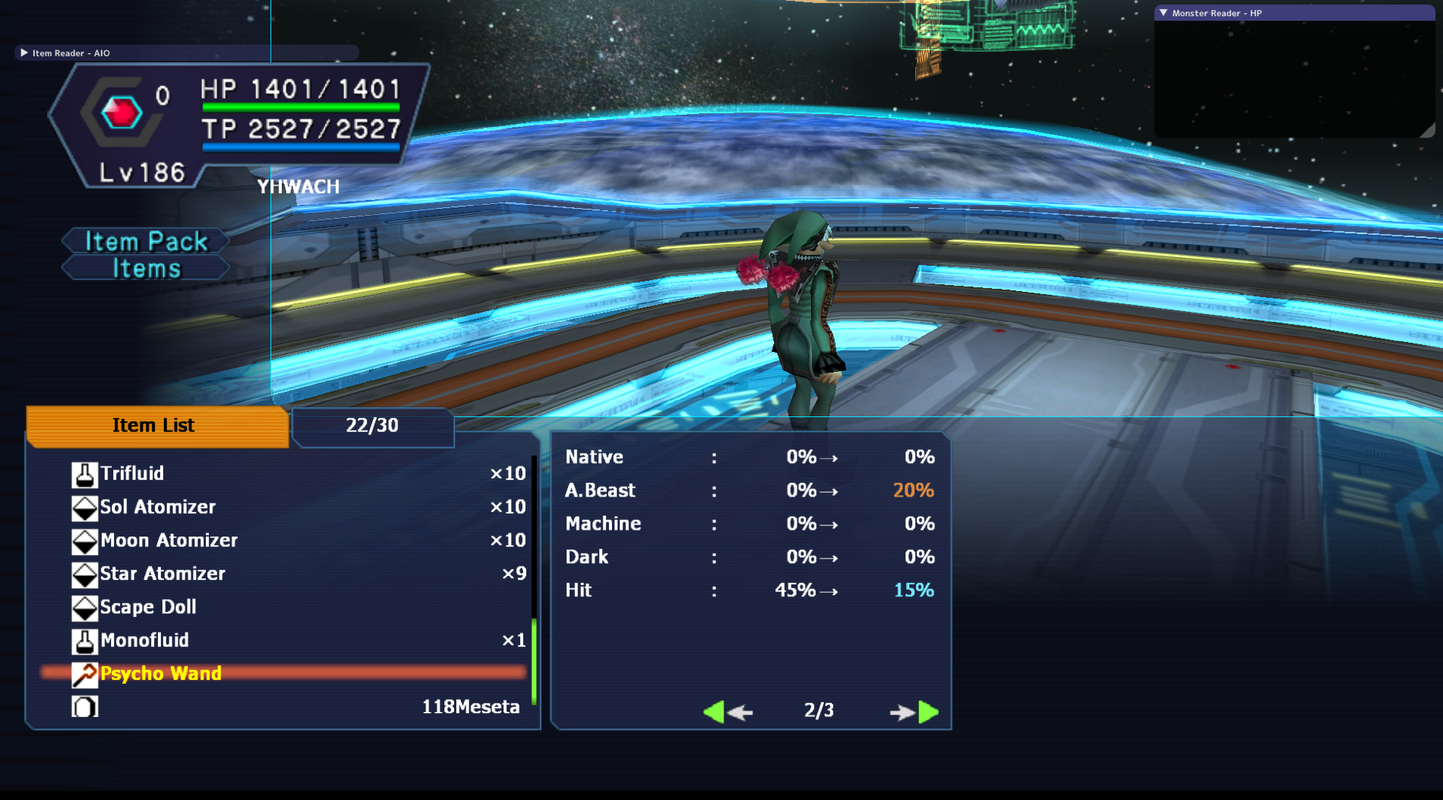Image resolution: width=1443 pixels, height=800 pixels.
Task: Expand the Item Reader - AIO overlay
Action: (x=24, y=53)
